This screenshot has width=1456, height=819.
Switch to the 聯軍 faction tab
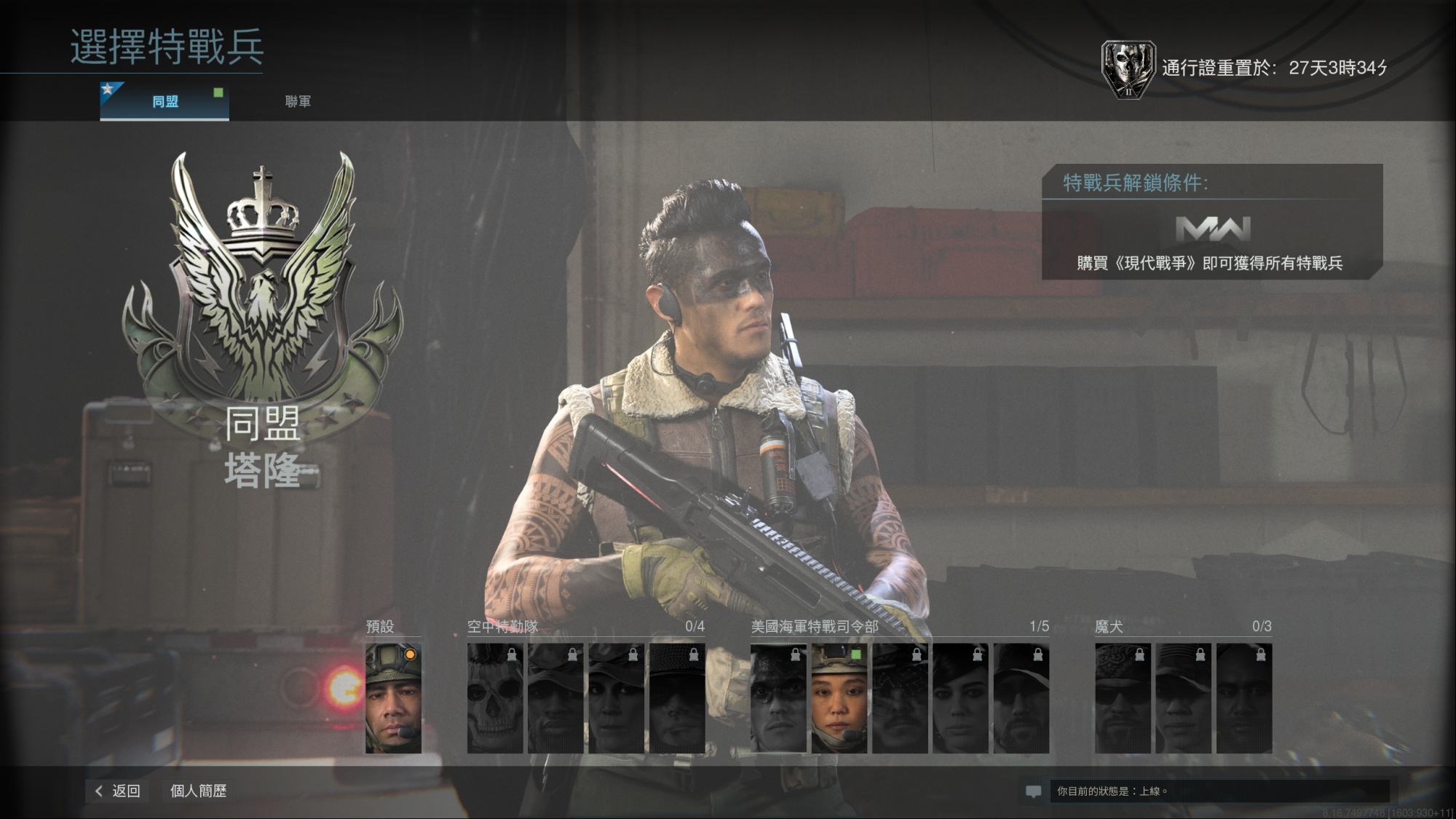(298, 101)
